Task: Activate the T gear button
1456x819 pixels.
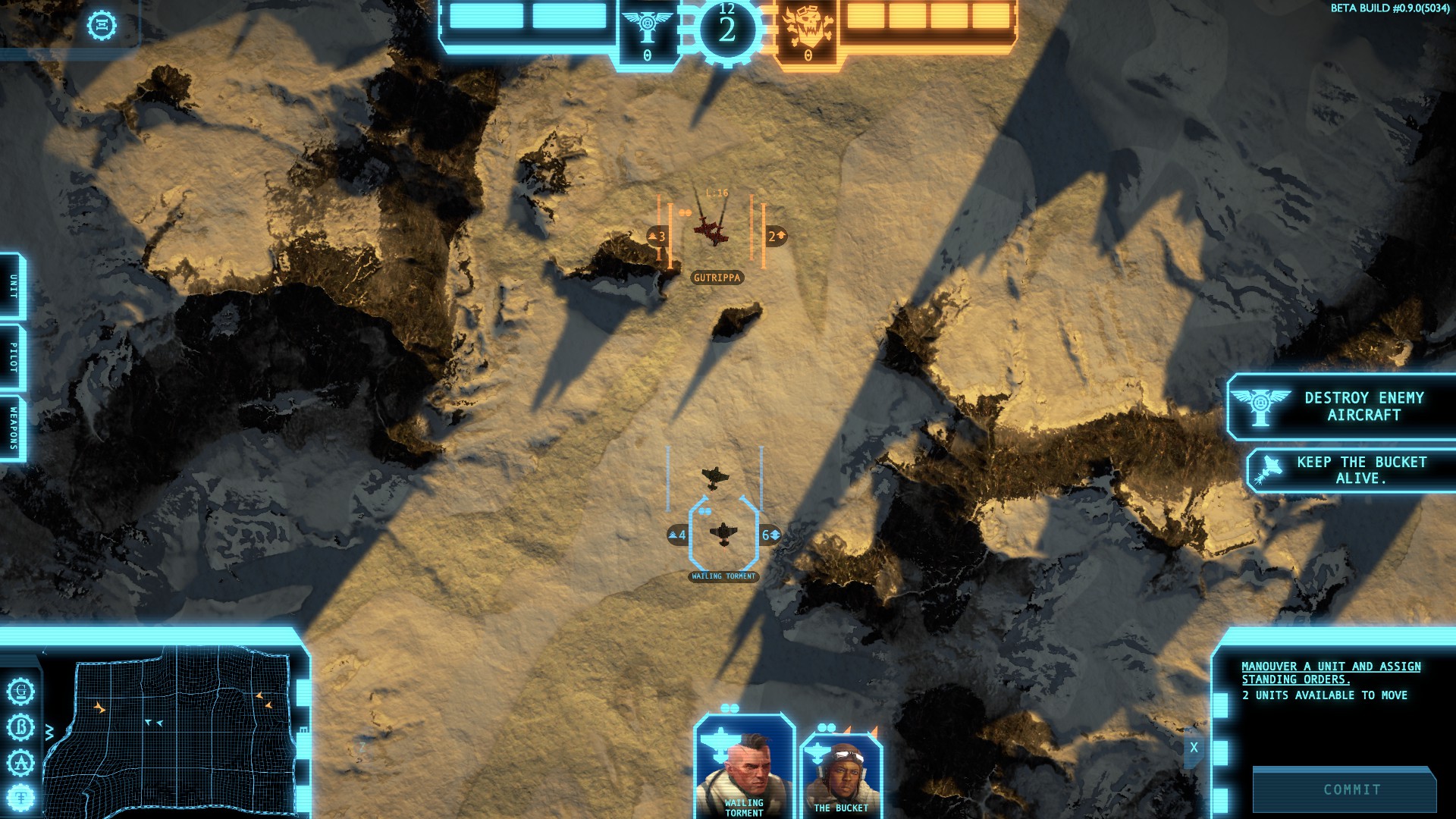Action: 21,797
